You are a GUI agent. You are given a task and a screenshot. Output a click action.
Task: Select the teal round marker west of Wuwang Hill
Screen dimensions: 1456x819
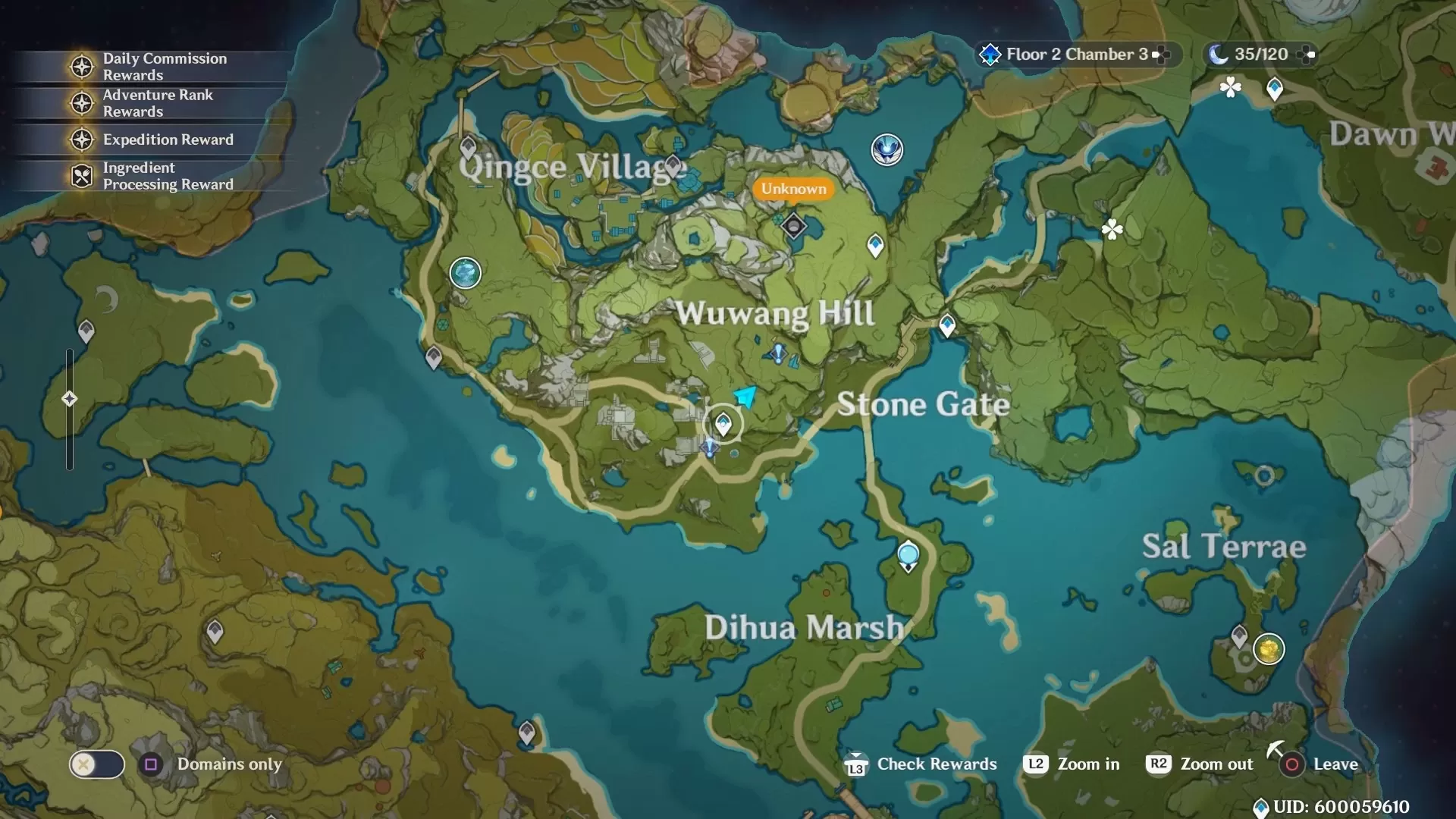pyautogui.click(x=465, y=273)
